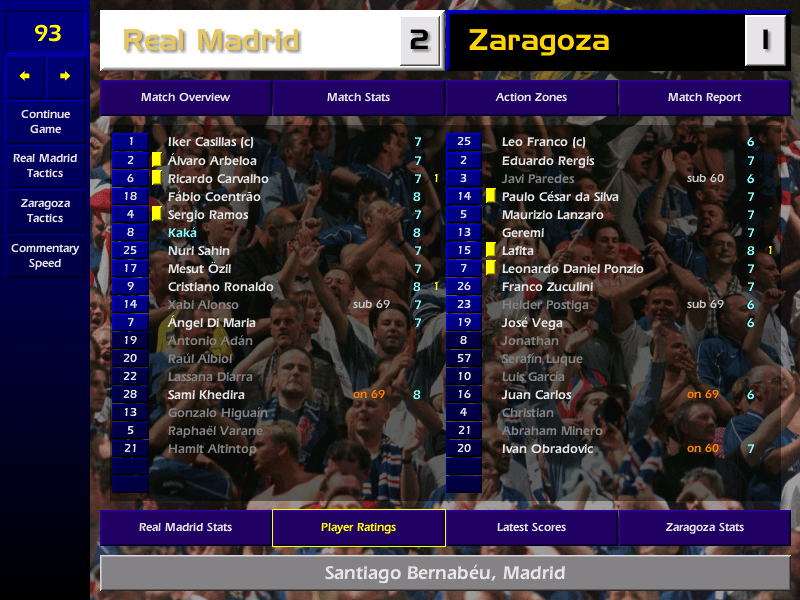Viewport: 800px width, 600px height.
Task: Show the Match Stats tab
Action: point(358,97)
